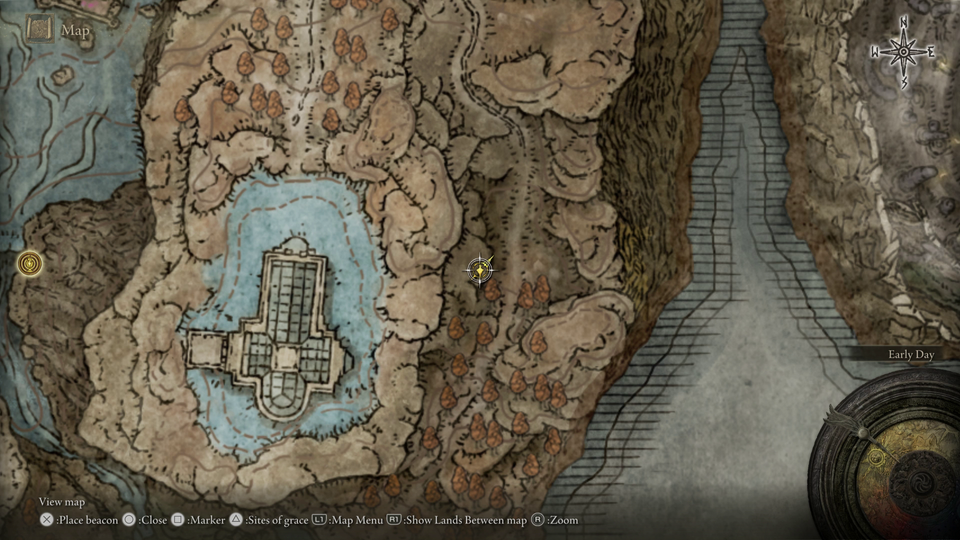This screenshot has width=960, height=540.
Task: Click the Map scroll icon
Action: pyautogui.click(x=40, y=29)
